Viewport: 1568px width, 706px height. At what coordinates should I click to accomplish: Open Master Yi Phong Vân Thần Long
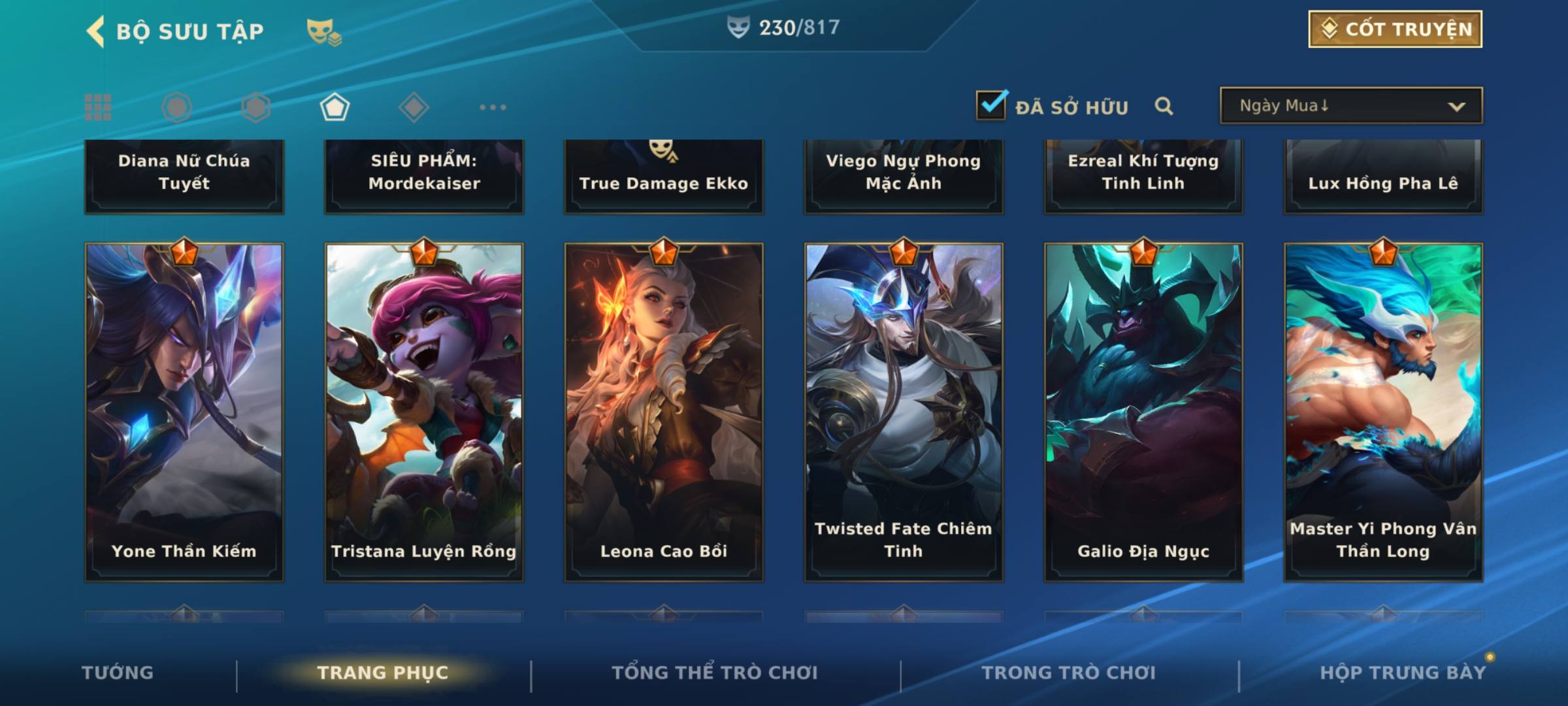pos(1383,412)
